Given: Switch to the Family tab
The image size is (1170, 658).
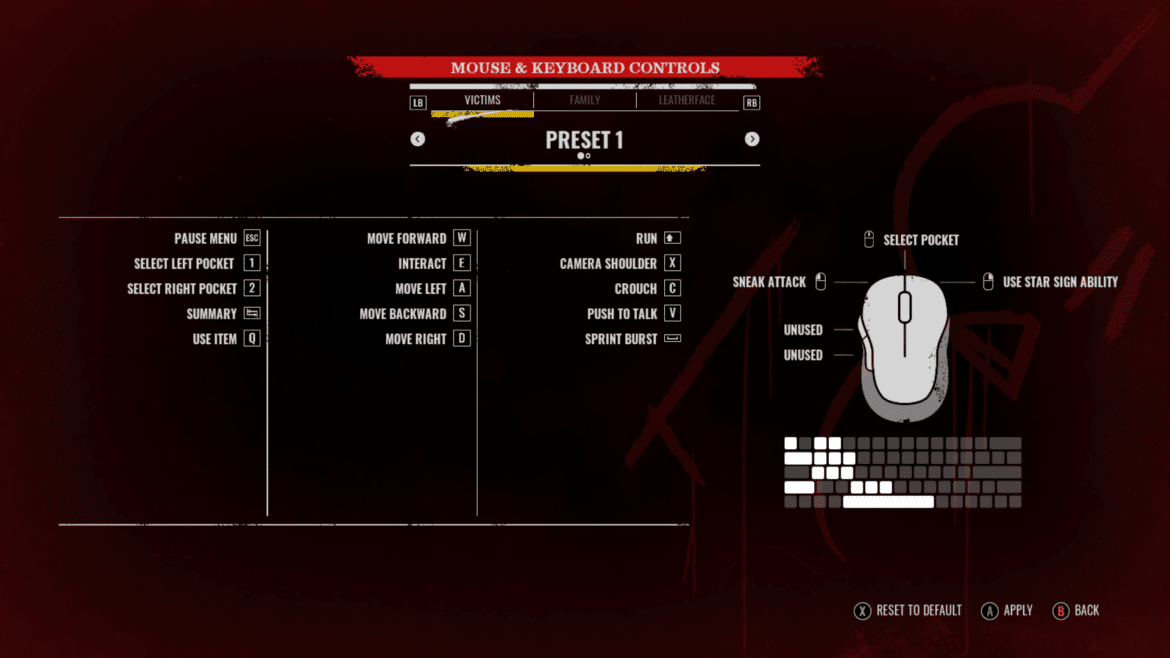Looking at the screenshot, I should [585, 100].
